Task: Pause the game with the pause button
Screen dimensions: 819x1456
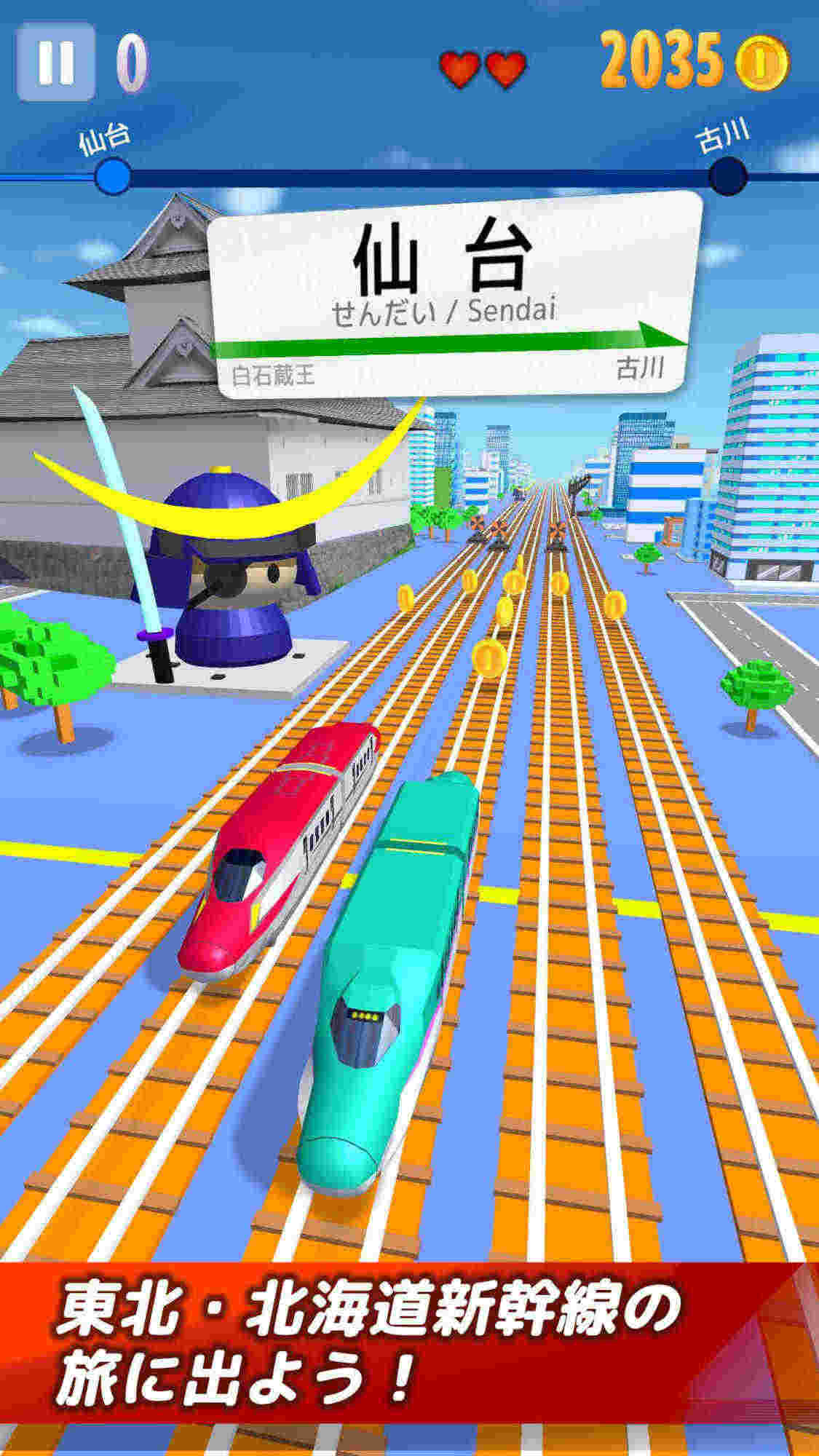Action: click(x=55, y=61)
